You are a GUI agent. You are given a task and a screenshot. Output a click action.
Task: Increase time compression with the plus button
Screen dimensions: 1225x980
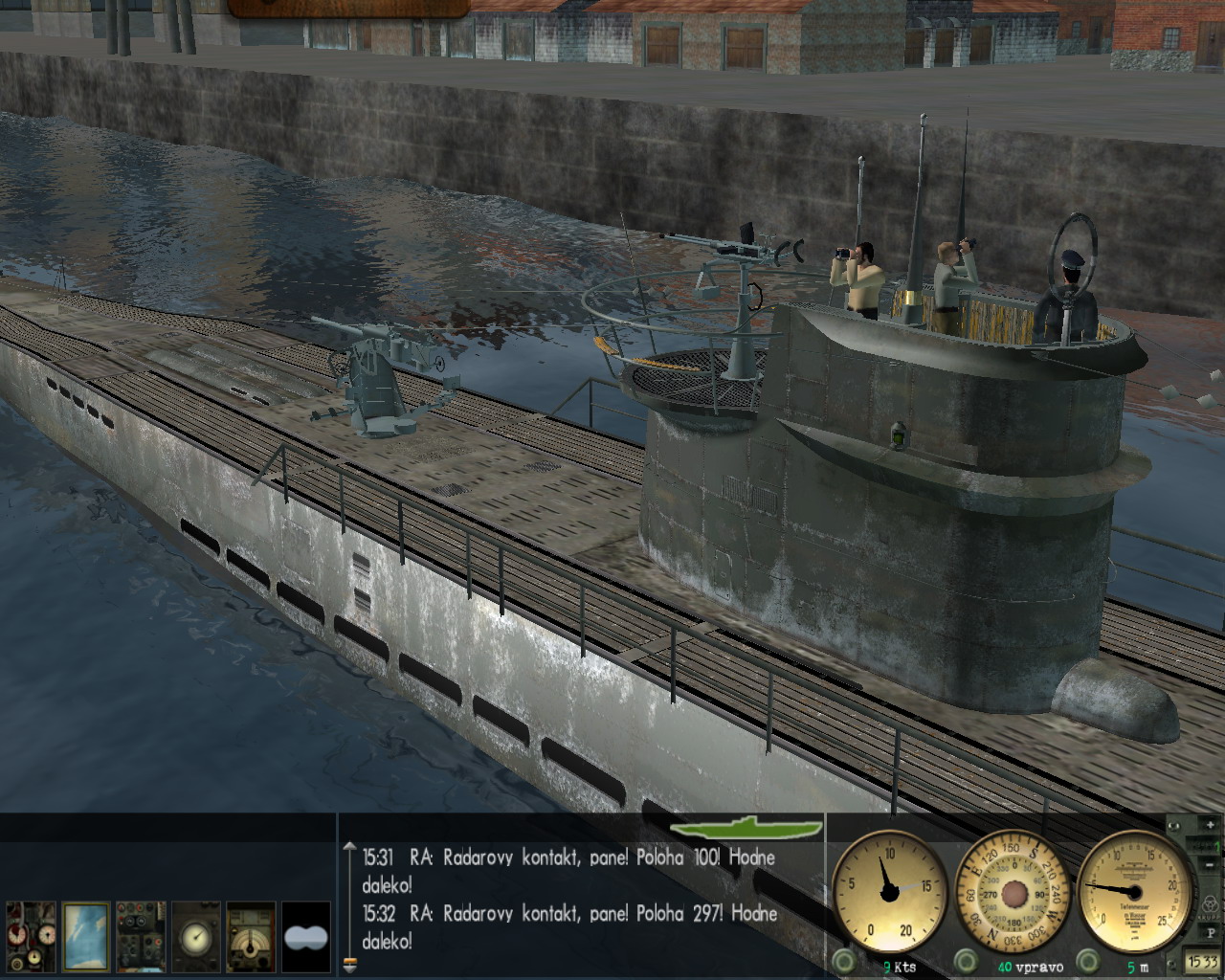click(1211, 825)
